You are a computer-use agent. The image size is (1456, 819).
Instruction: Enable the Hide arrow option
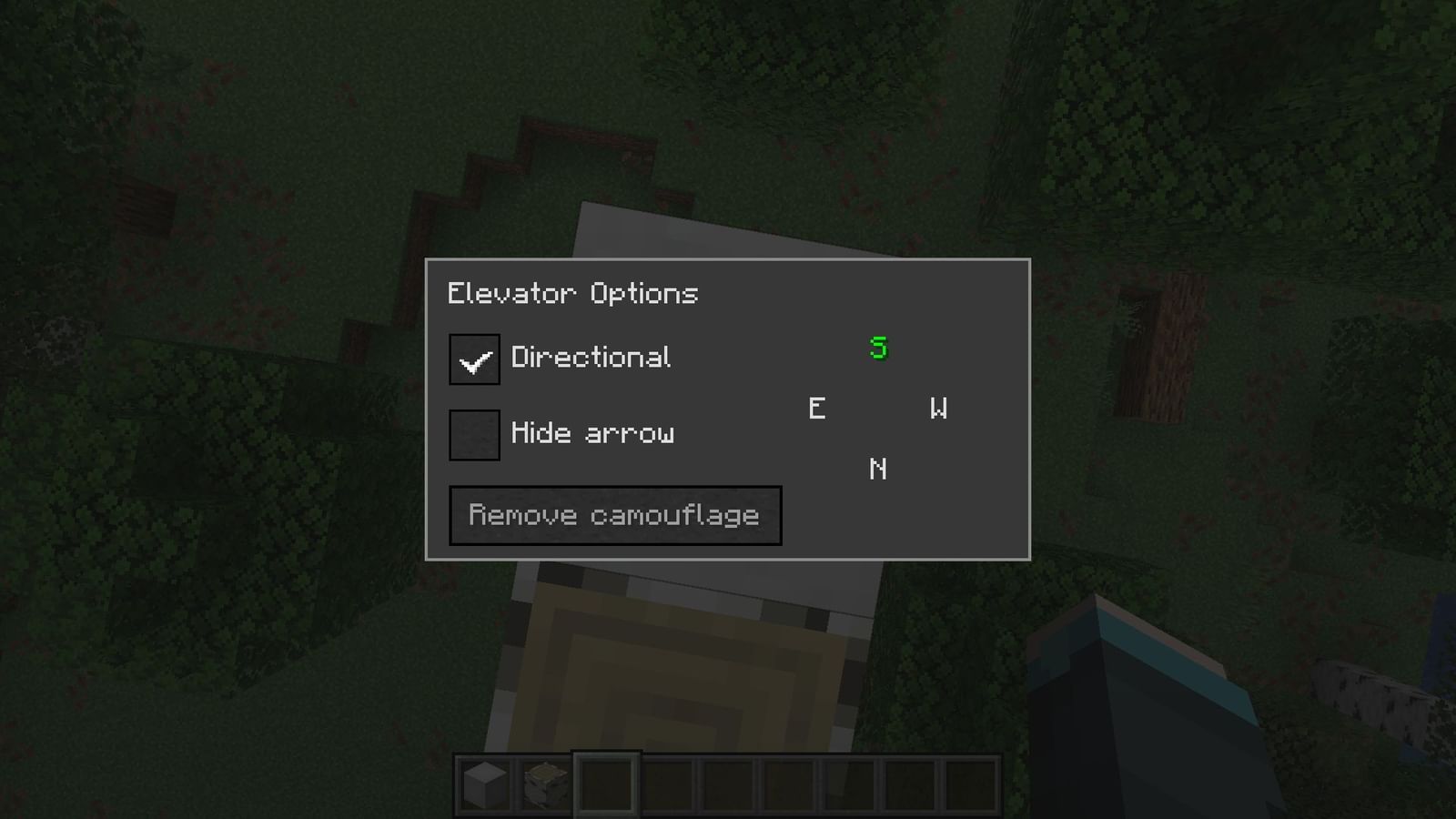coord(473,434)
